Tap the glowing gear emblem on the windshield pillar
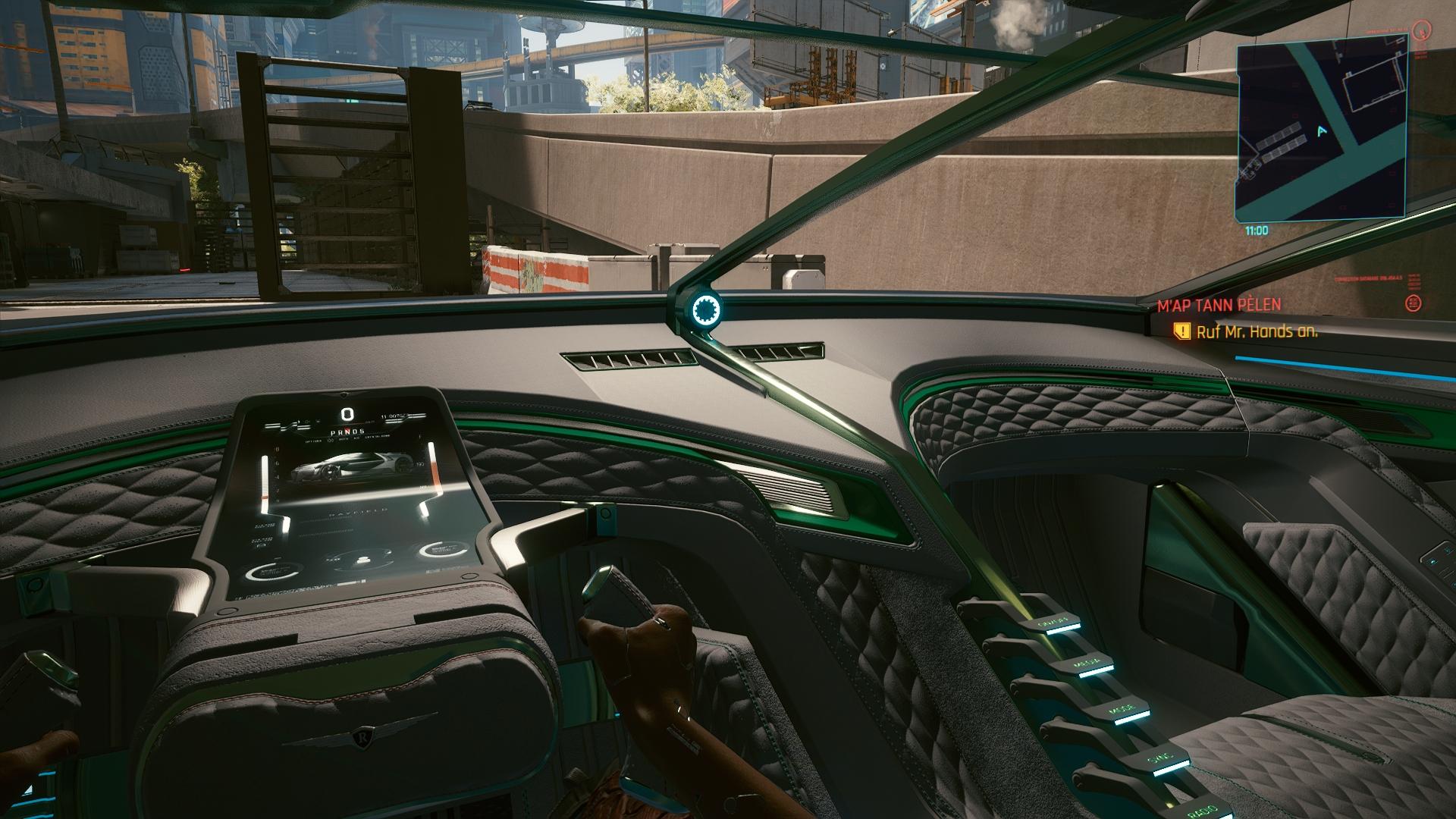The height and width of the screenshot is (819, 1456). pyautogui.click(x=706, y=309)
